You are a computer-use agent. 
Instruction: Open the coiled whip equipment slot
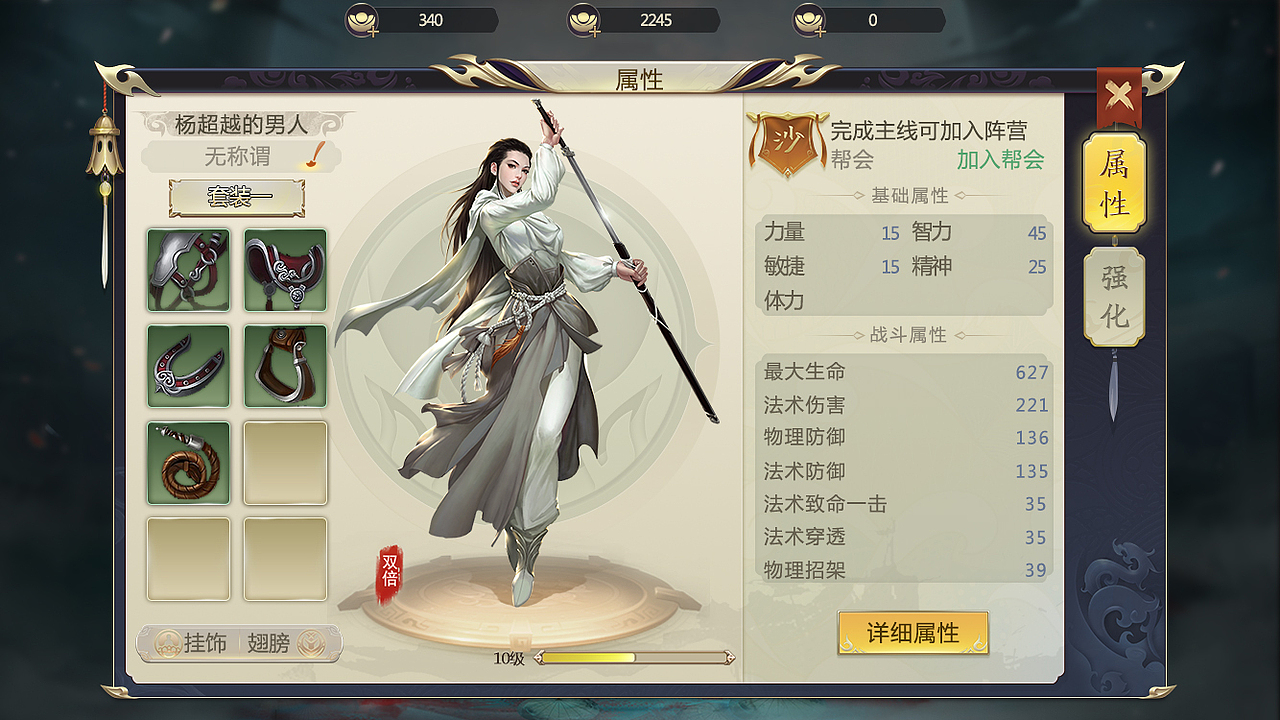click(x=188, y=462)
